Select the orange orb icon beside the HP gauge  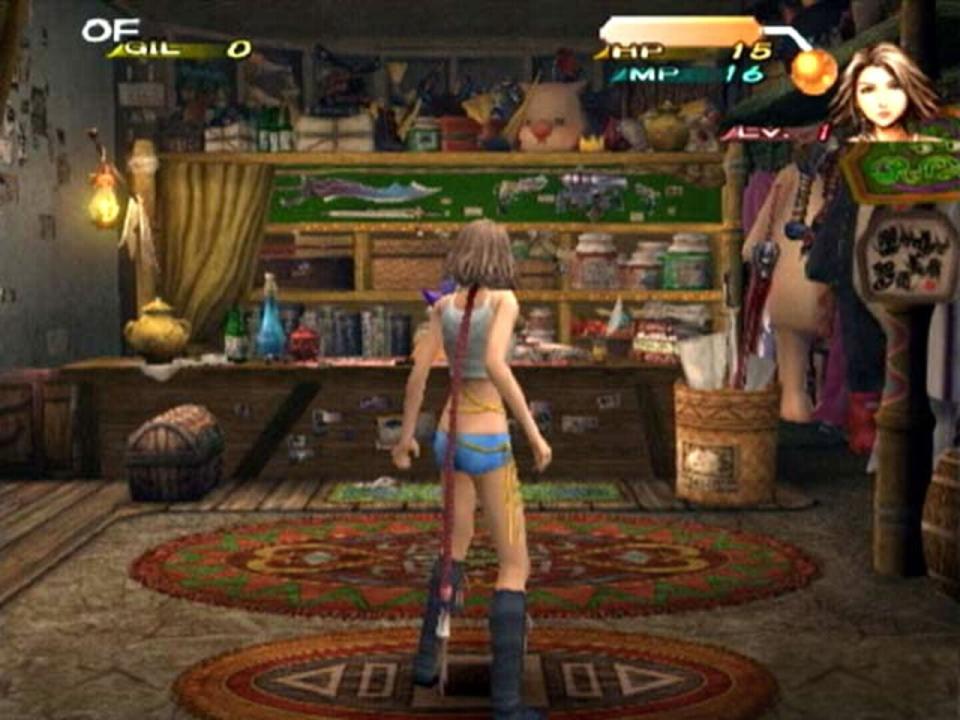click(x=813, y=72)
